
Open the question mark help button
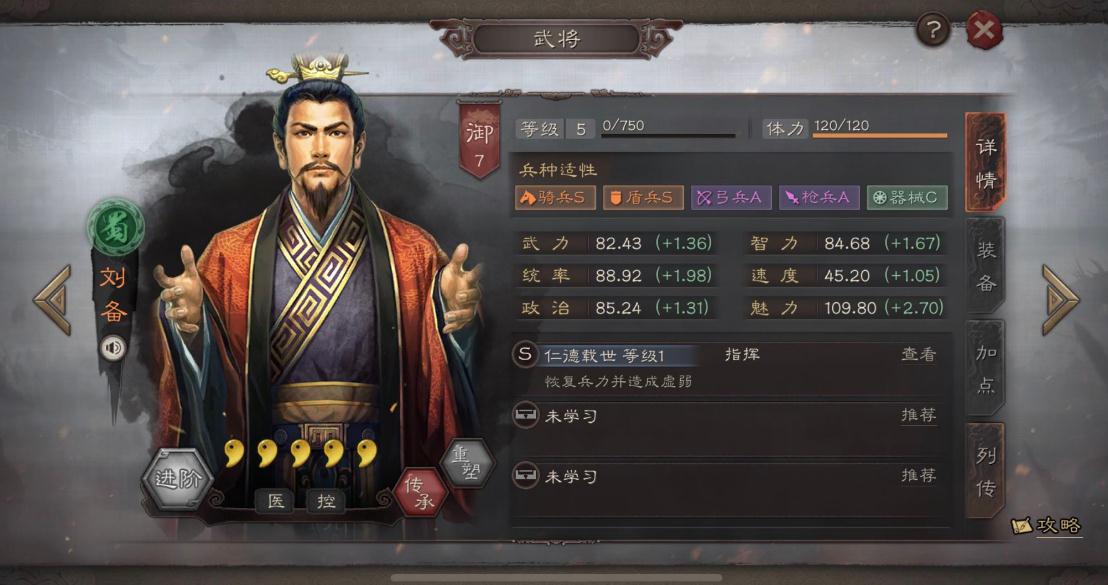[933, 31]
